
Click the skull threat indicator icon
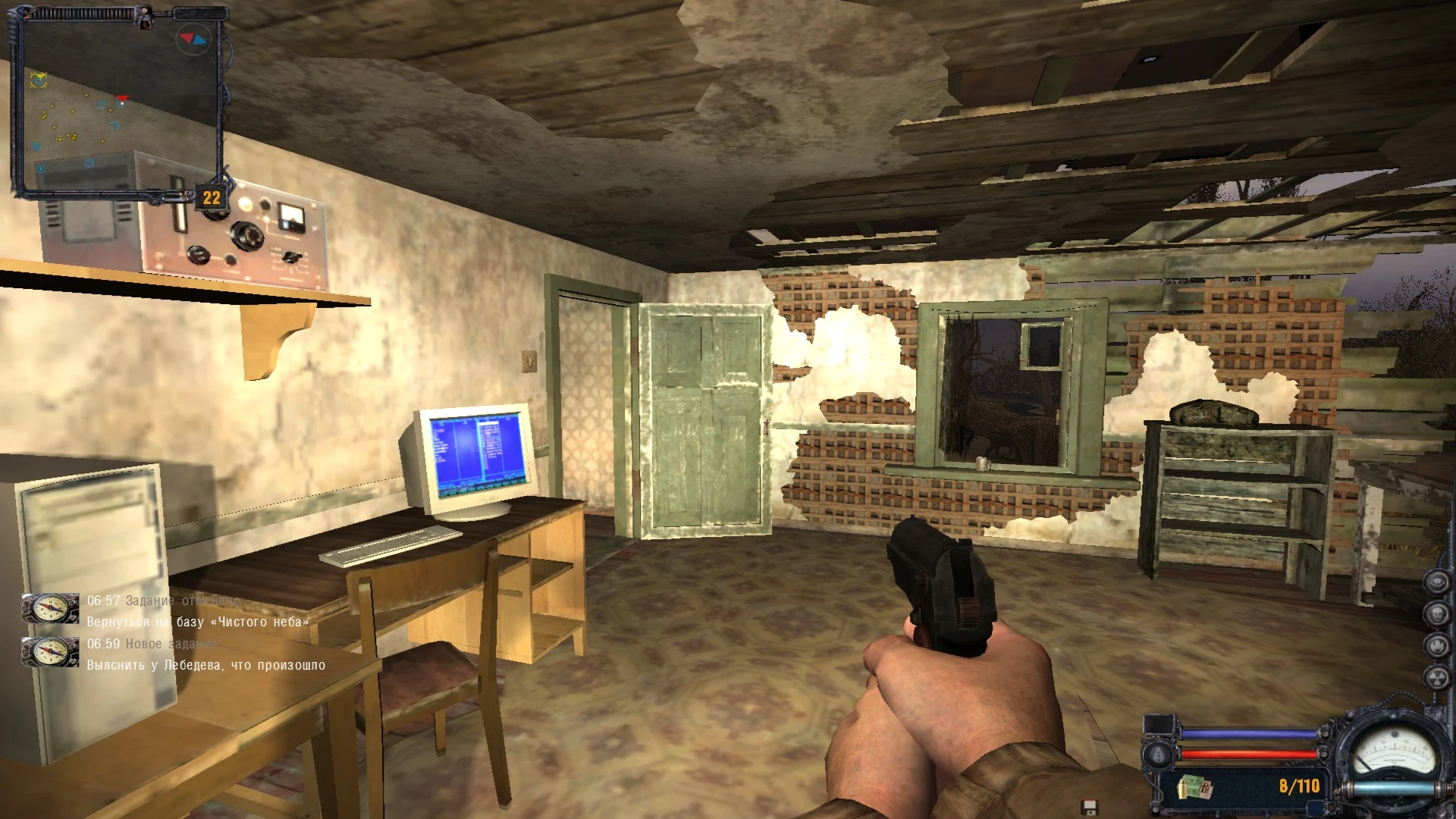(1438, 614)
